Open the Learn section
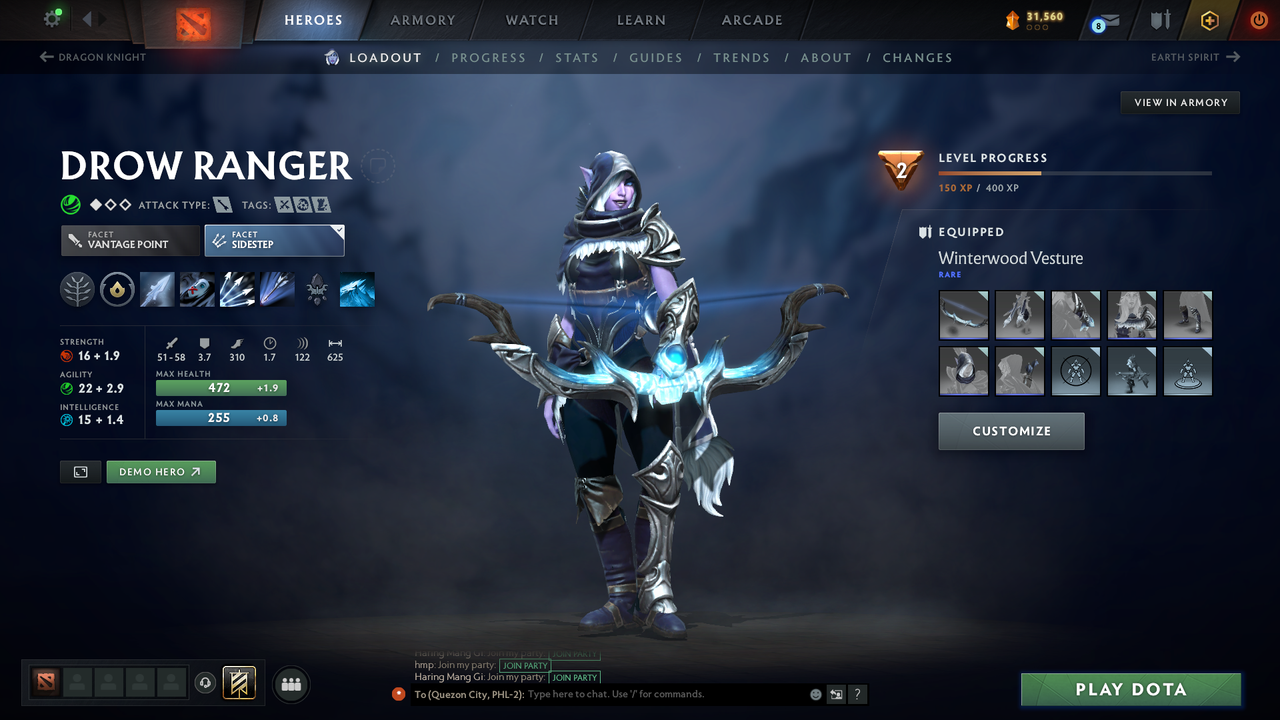Image resolution: width=1280 pixels, height=720 pixels. click(641, 20)
